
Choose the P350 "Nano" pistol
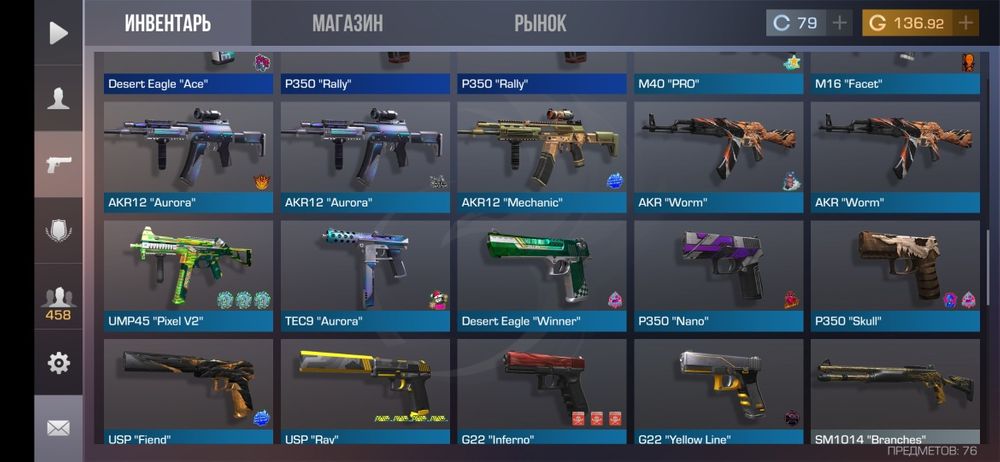(x=719, y=276)
